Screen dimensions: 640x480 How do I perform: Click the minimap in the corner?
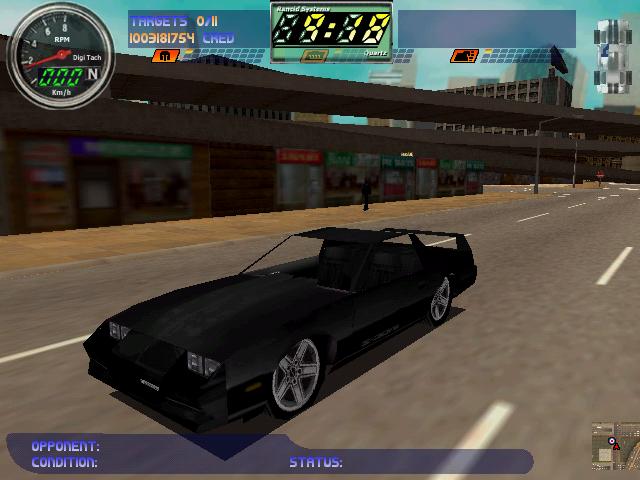point(614,446)
